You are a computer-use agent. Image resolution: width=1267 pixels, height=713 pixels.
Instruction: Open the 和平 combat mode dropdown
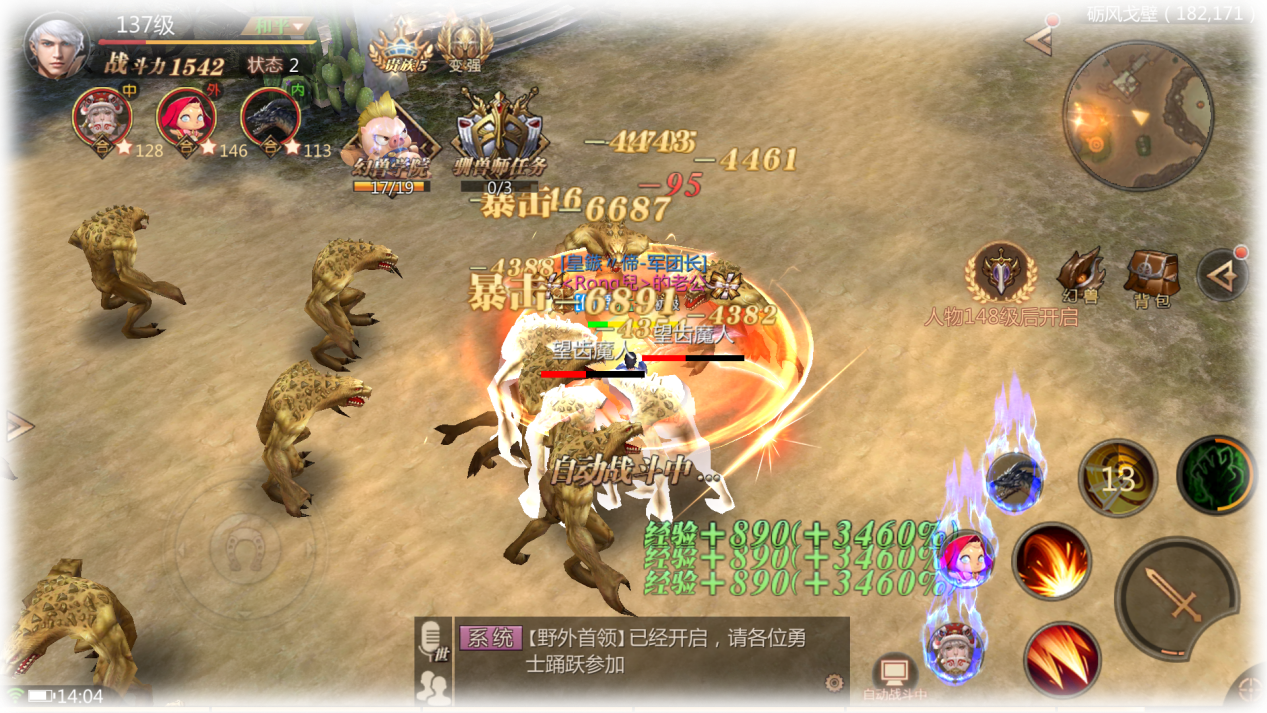coord(277,26)
